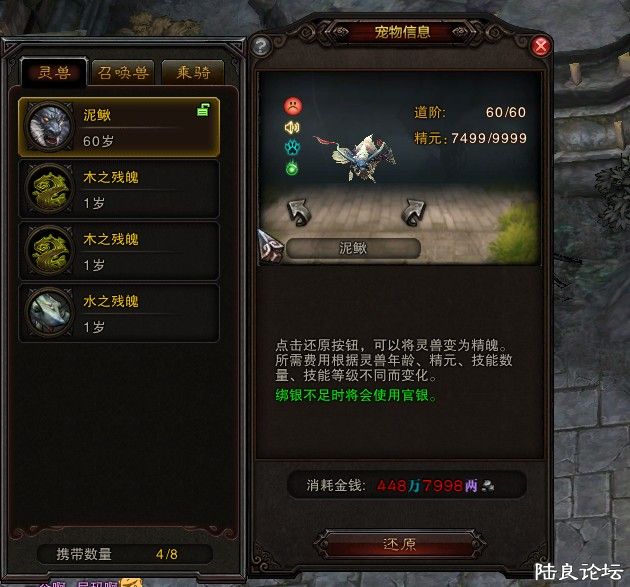The width and height of the screenshot is (630, 587).
Task: Open the question mark help button
Action: pyautogui.click(x=261, y=46)
